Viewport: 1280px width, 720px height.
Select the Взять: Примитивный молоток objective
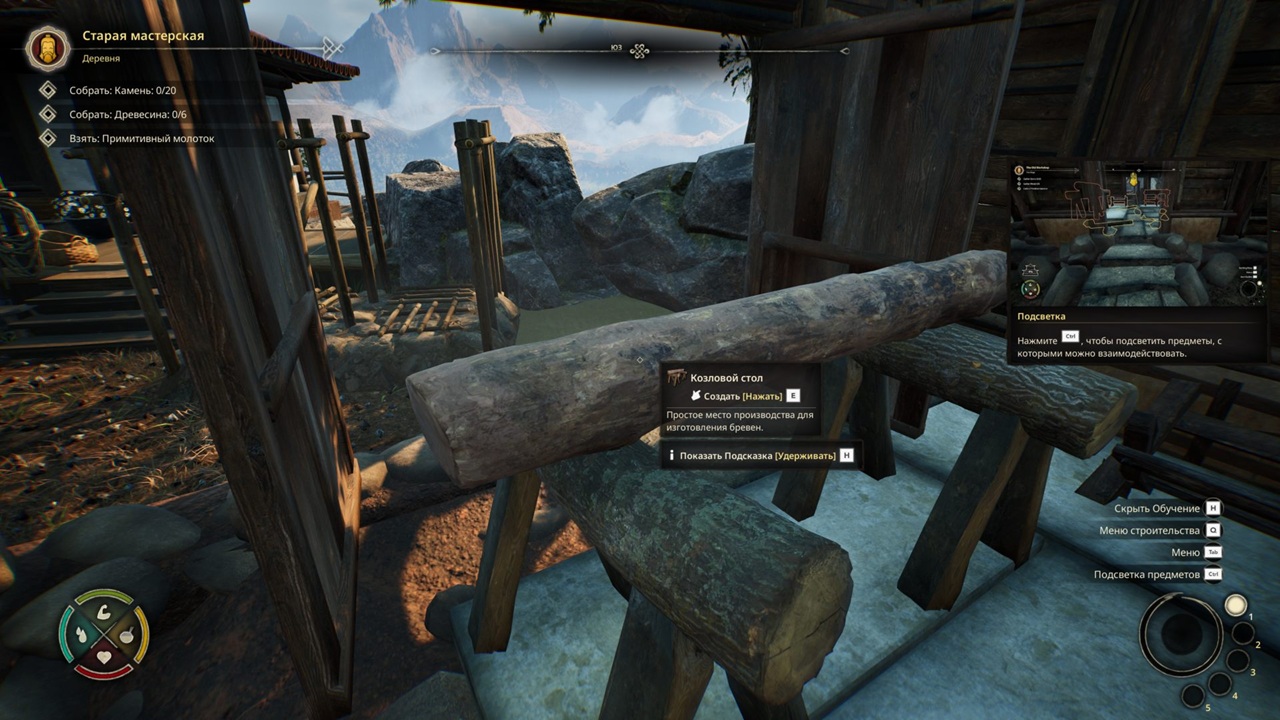(141, 139)
